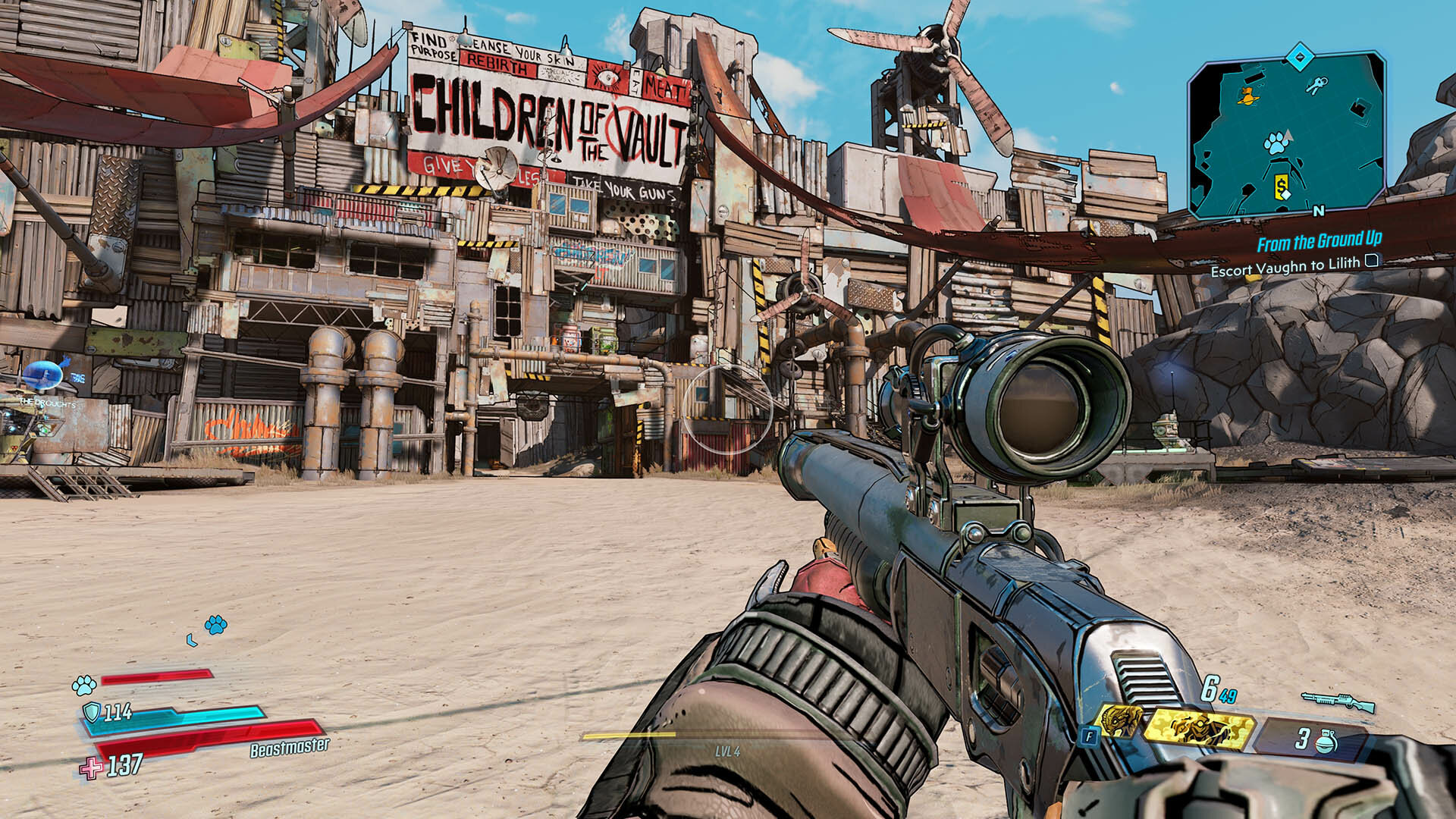Click the equipped shotgun weapon icon

click(x=1338, y=701)
